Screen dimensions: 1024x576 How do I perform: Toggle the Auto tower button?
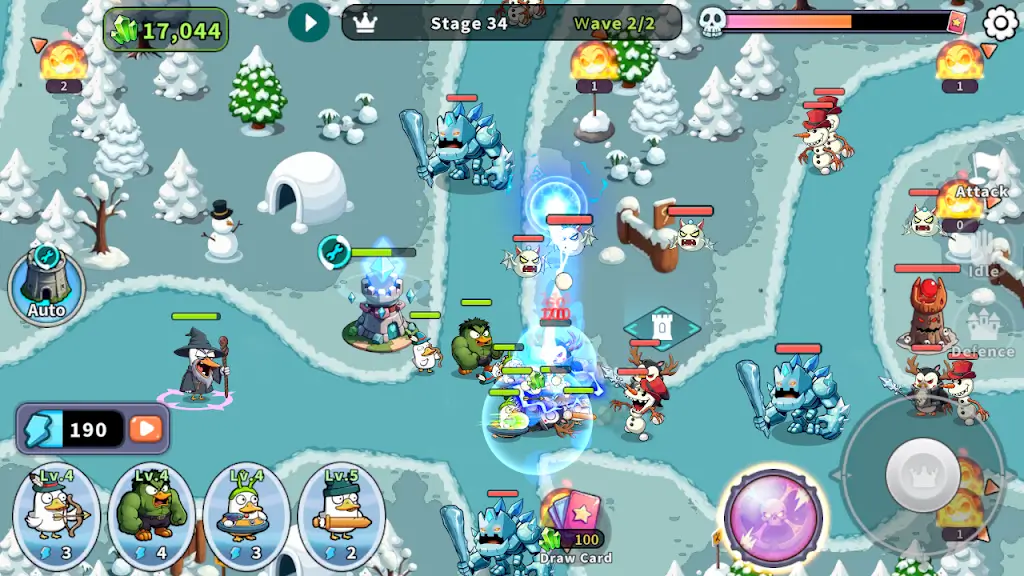pyautogui.click(x=46, y=284)
